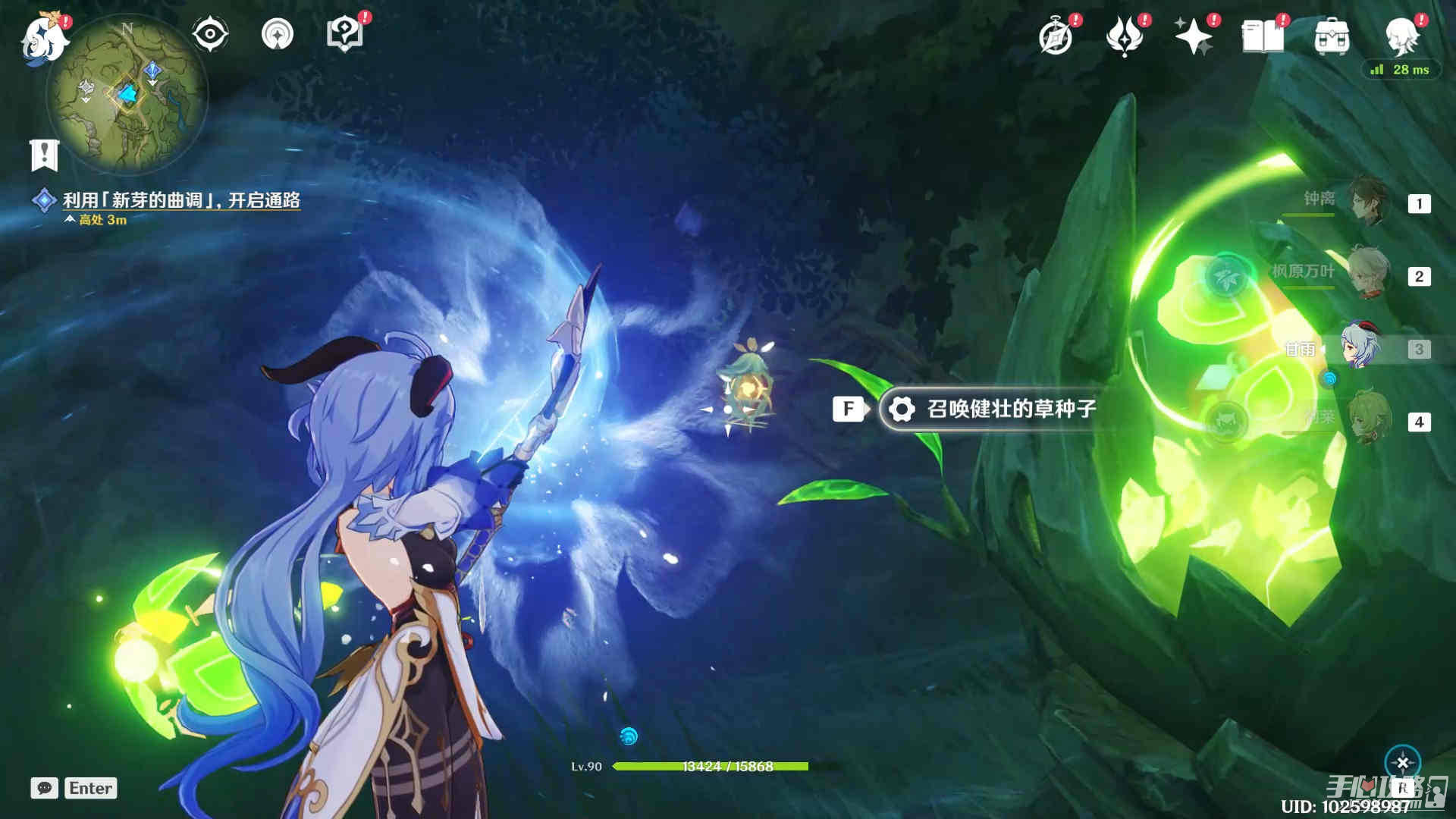Open the battle pass winged icon
Image resolution: width=1456 pixels, height=819 pixels.
pos(1124,36)
